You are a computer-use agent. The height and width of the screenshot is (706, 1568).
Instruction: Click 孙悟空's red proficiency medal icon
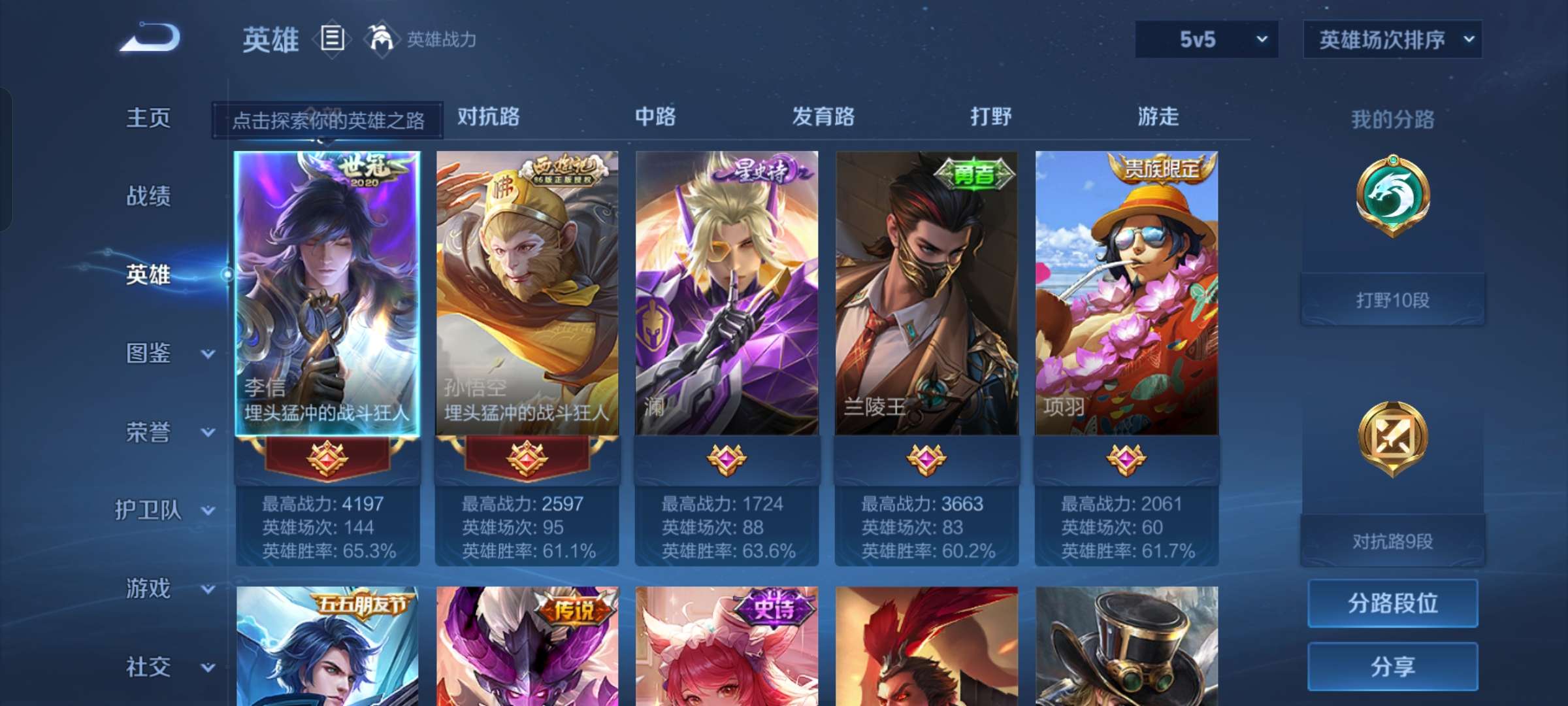click(526, 460)
